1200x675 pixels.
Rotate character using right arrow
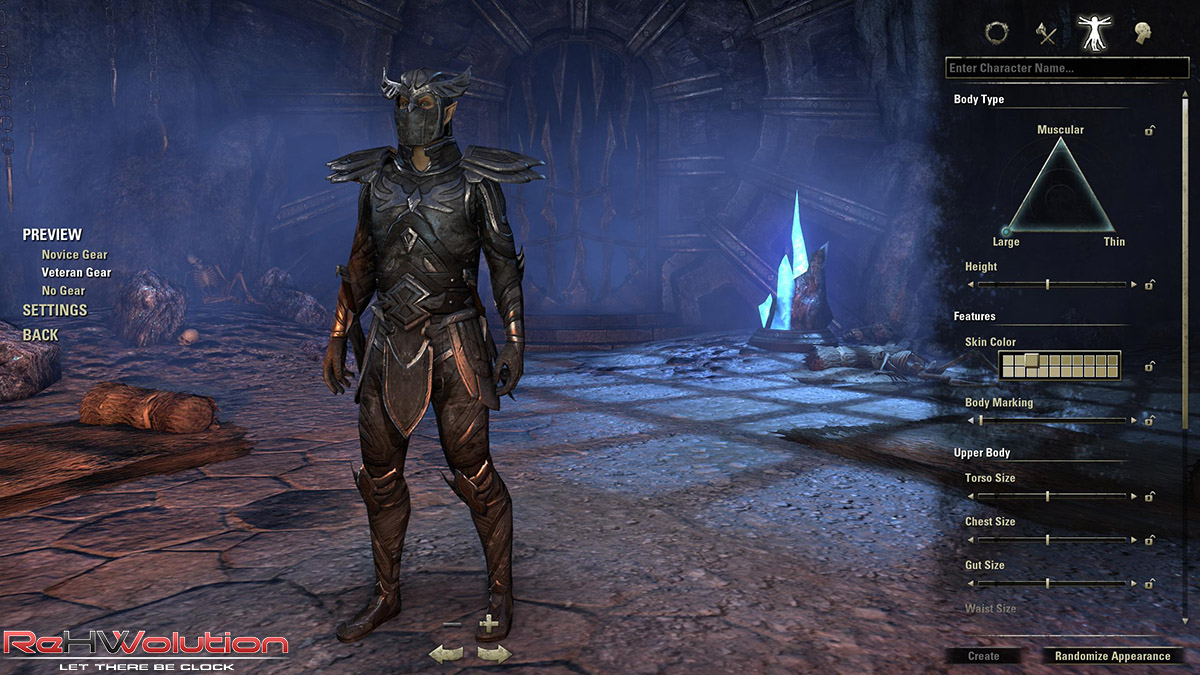pos(494,654)
